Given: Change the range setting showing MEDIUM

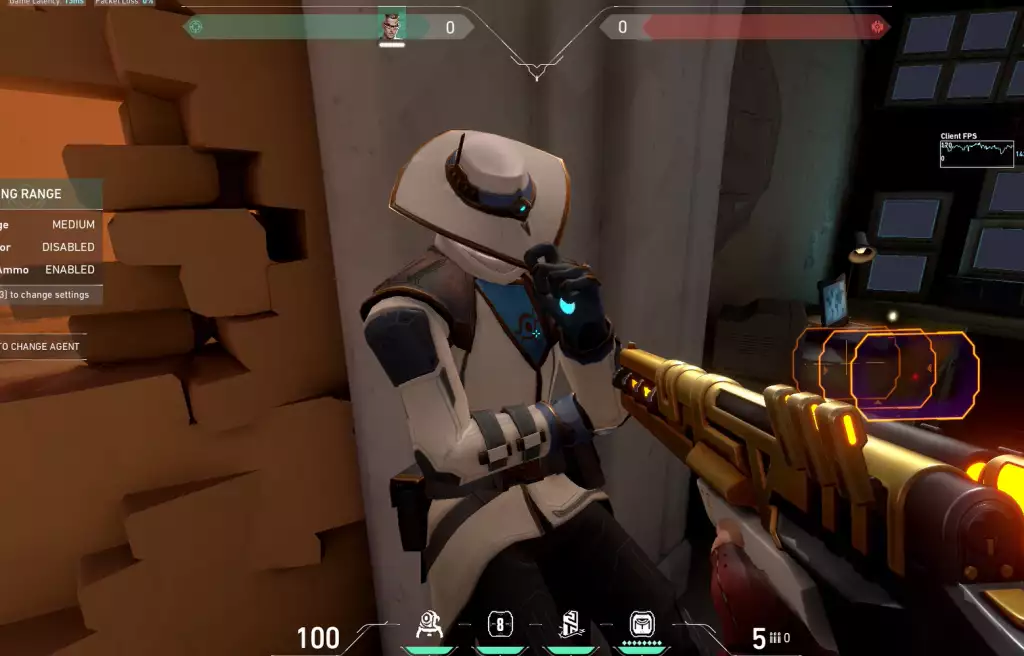Looking at the screenshot, I should [73, 225].
